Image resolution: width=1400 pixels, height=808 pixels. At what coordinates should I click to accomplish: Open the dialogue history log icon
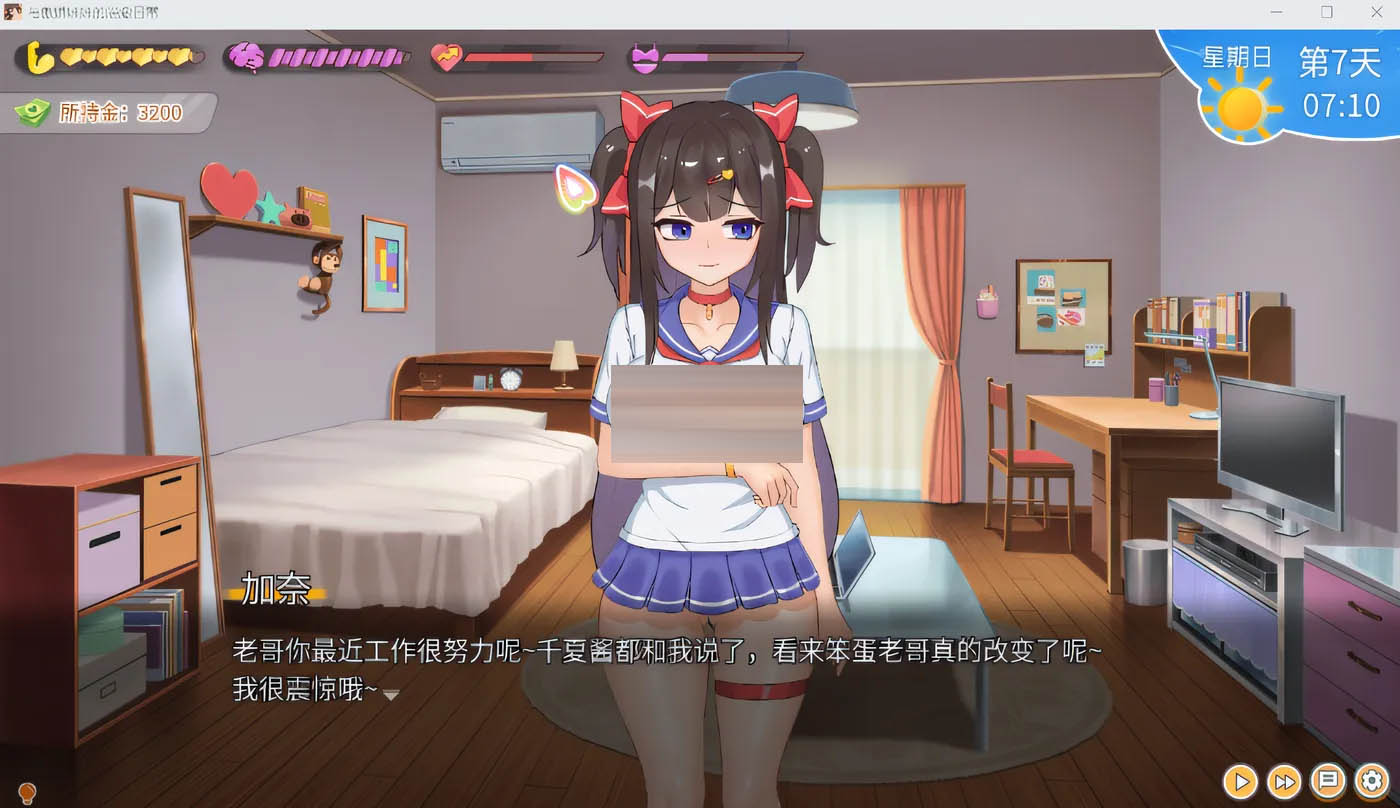[1328, 783]
